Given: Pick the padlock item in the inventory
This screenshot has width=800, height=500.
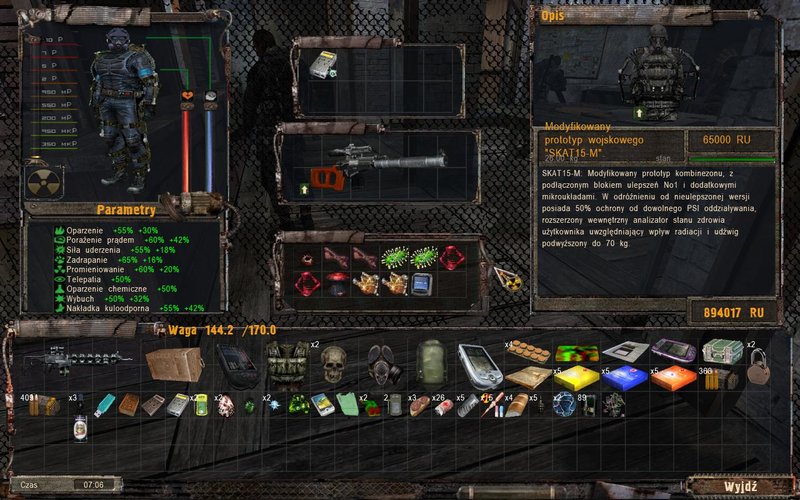Looking at the screenshot, I should [x=755, y=364].
